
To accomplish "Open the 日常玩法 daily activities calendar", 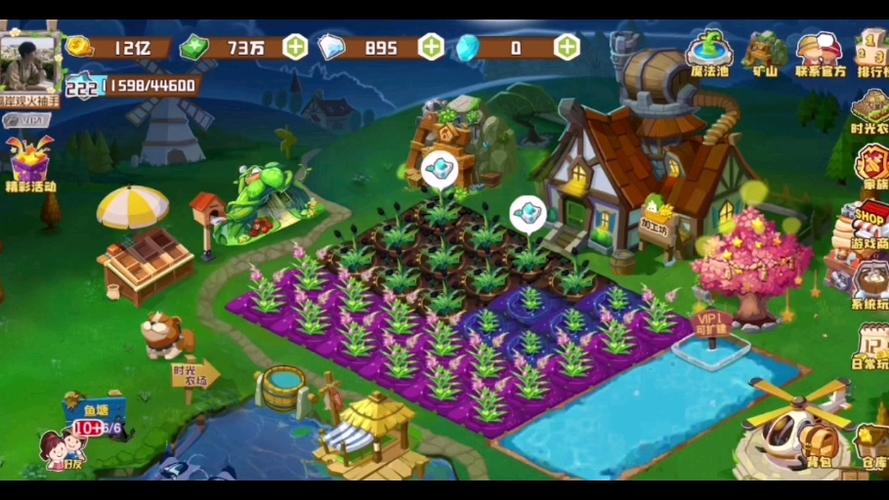I will tap(870, 346).
